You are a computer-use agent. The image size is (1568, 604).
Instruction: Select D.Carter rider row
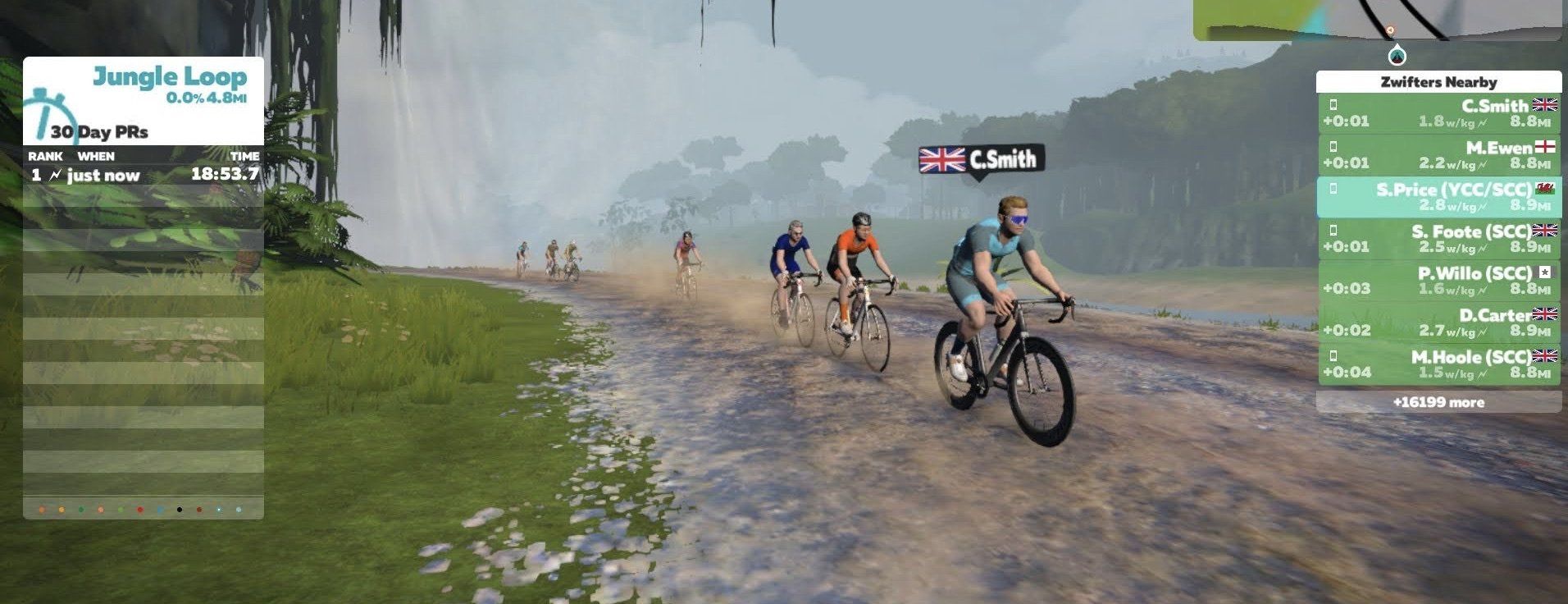coord(1438,323)
